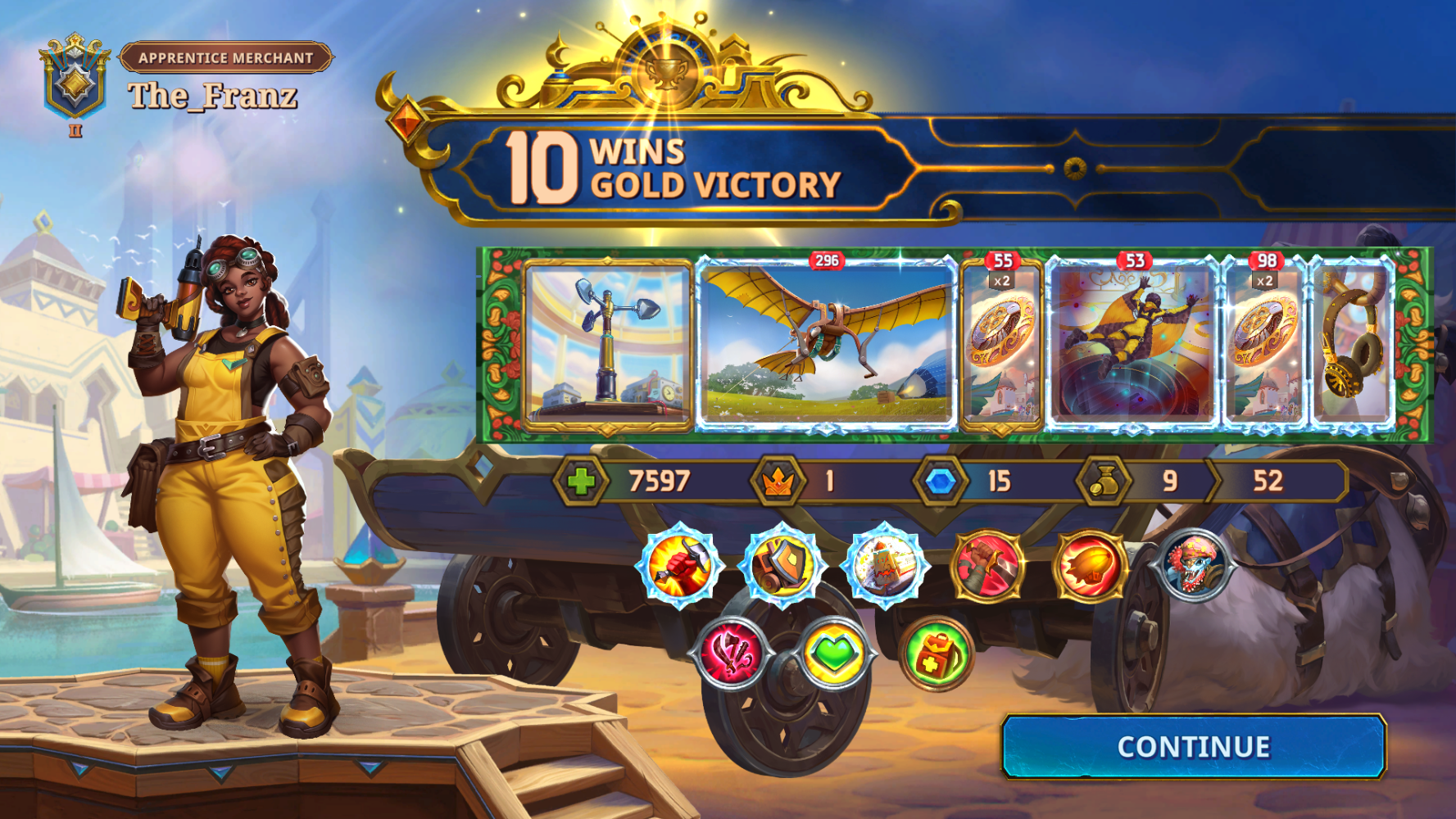The height and width of the screenshot is (819, 1456).
Task: View the green medical backpack skill
Action: (x=937, y=654)
